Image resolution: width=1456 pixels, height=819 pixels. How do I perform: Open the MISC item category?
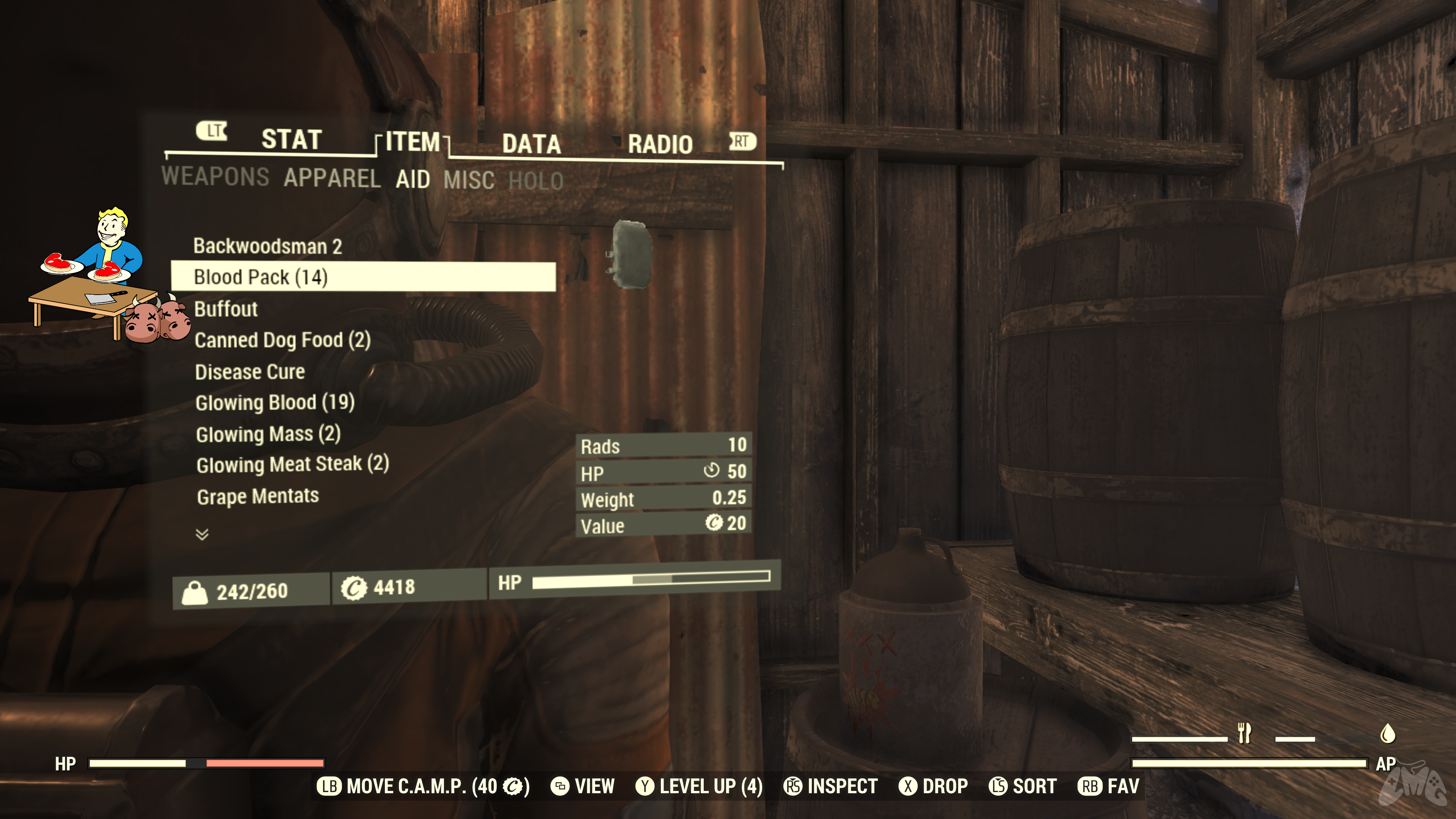469,180
